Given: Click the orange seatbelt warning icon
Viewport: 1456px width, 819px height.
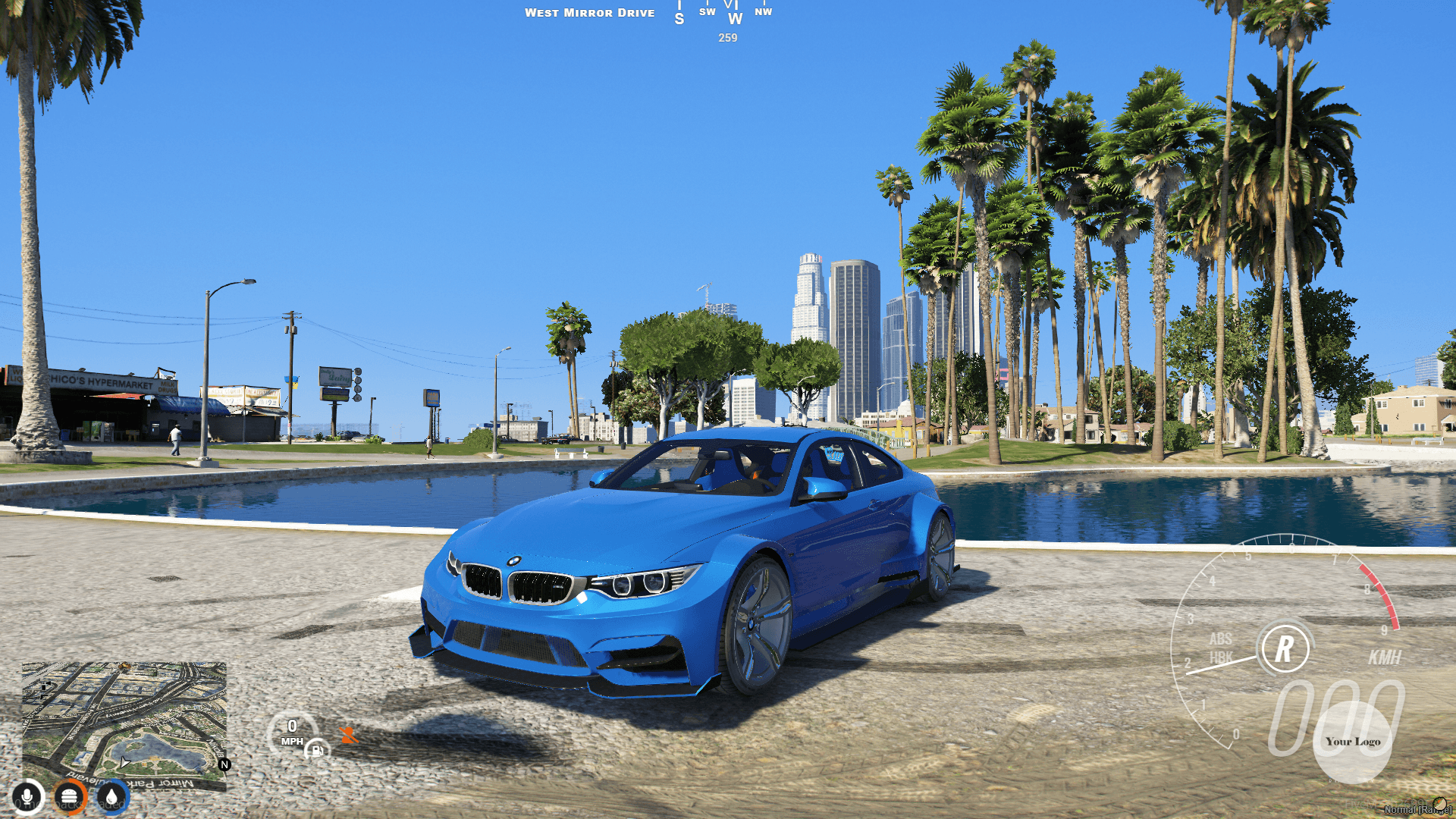Looking at the screenshot, I should coord(348,736).
